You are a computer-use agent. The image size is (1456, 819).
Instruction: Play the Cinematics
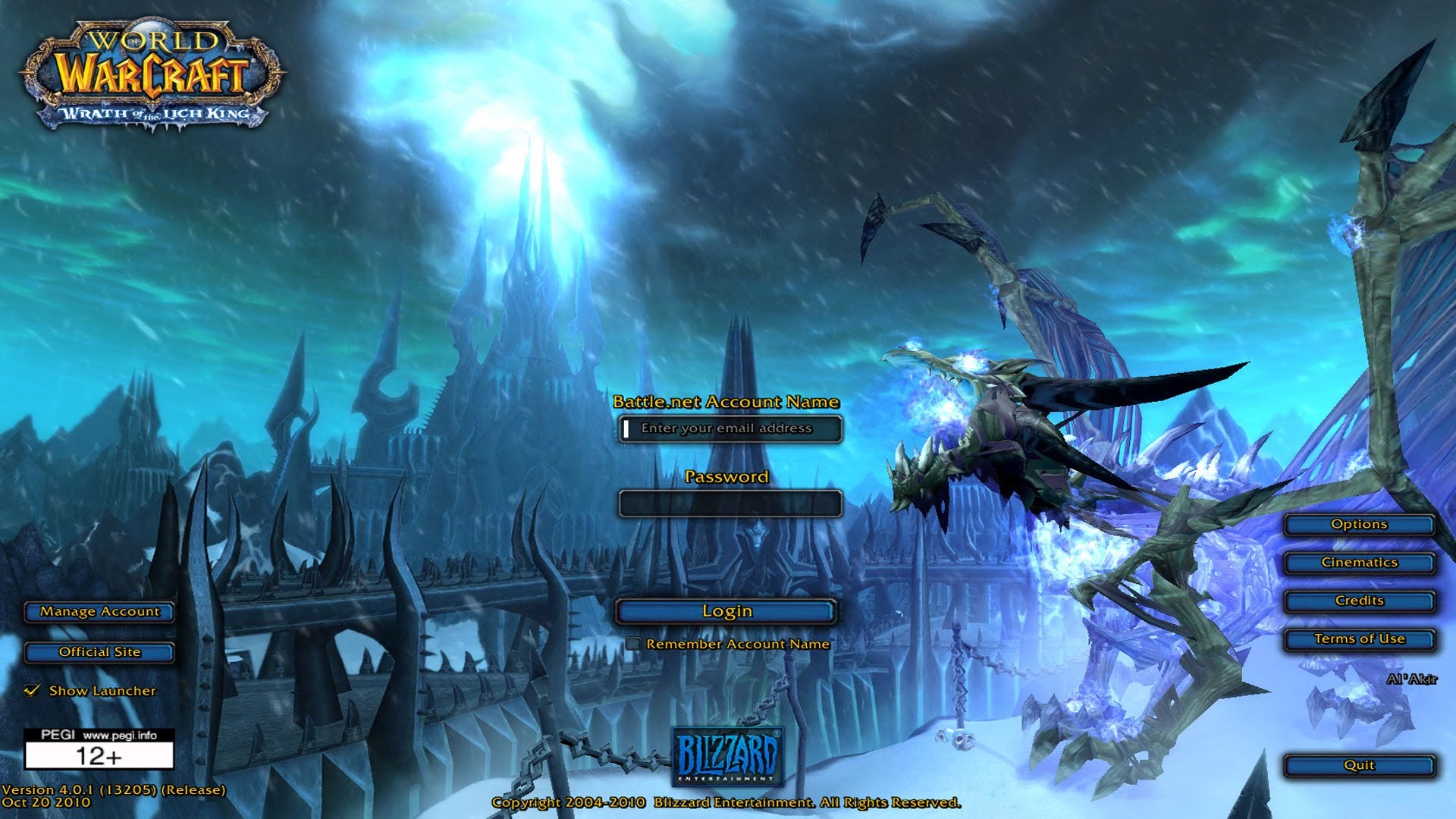point(1360,562)
